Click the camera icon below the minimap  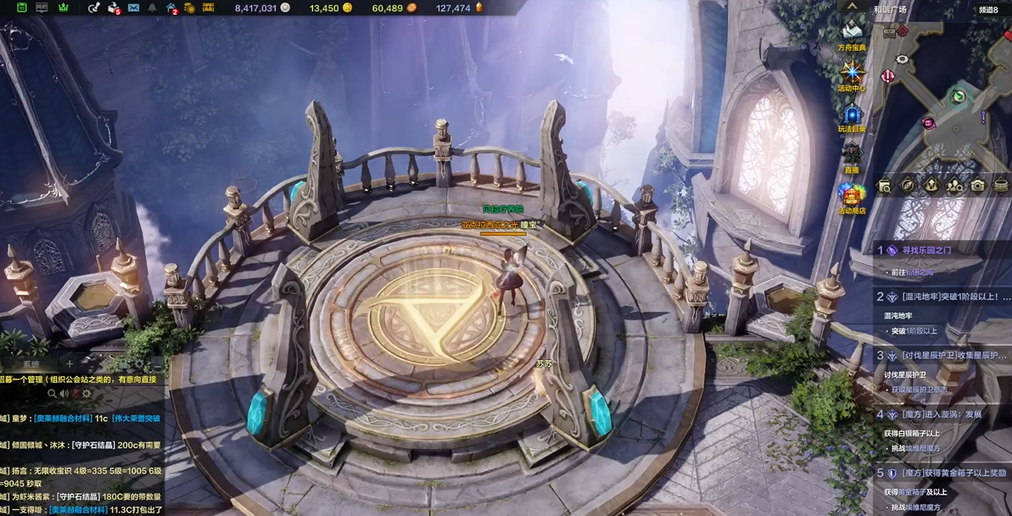976,185
